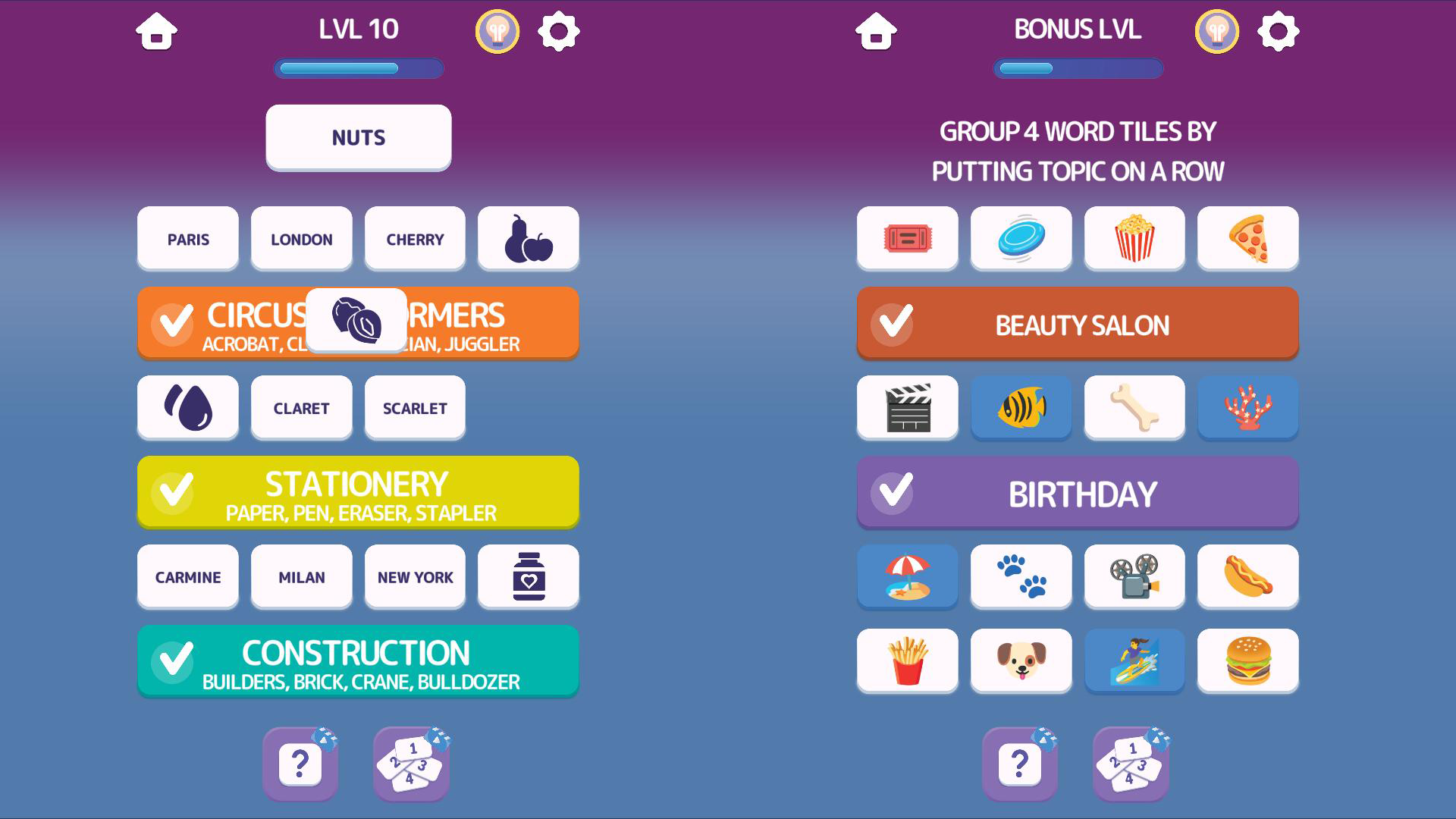
Task: Click the LVL 10 progress bar
Action: [358, 68]
